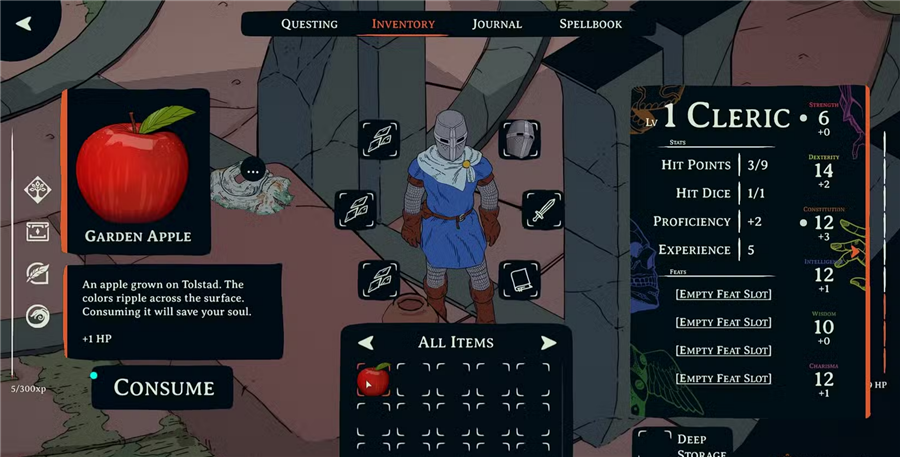The width and height of the screenshot is (900, 457).
Task: Click the tree diamond sidebar icon
Action: point(38,188)
